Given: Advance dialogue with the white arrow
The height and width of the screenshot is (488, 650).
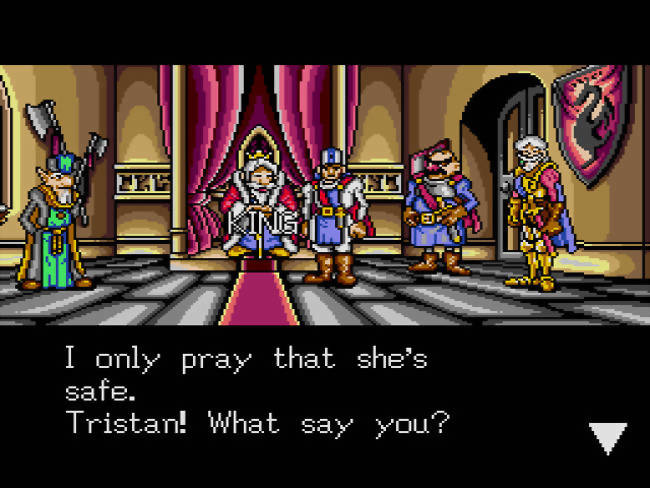Looking at the screenshot, I should [606, 436].
